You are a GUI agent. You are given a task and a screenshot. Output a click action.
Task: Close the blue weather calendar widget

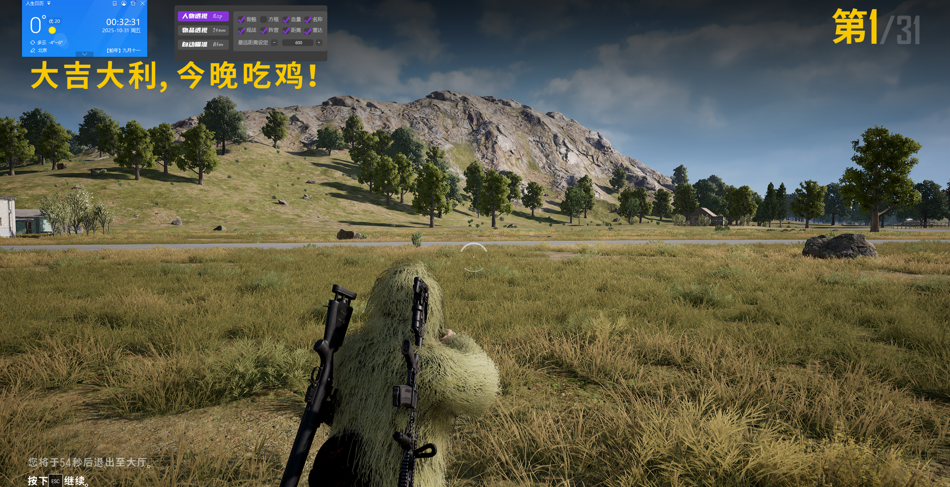pyautogui.click(x=142, y=4)
